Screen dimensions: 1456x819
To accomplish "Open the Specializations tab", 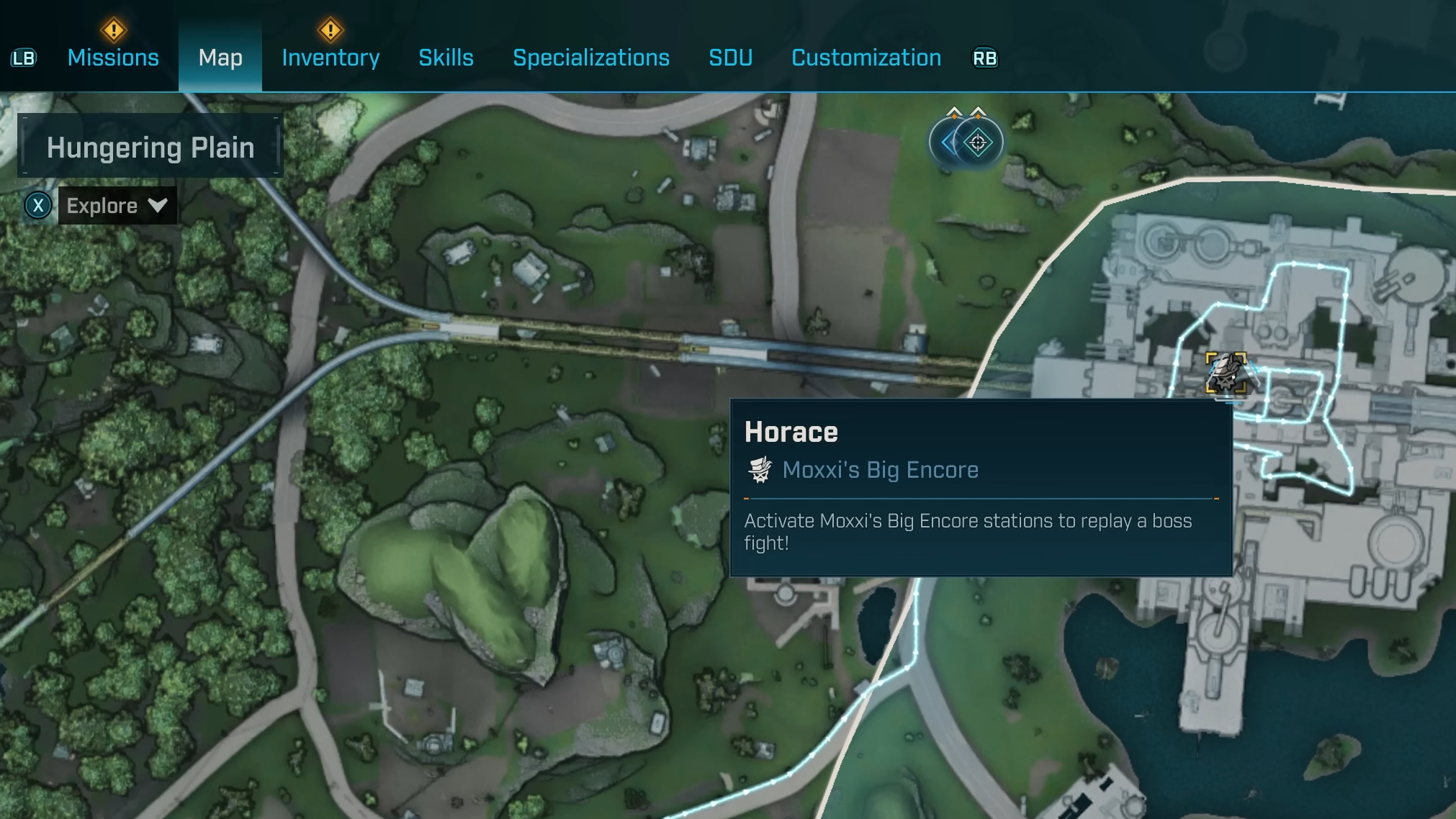I will tap(590, 58).
